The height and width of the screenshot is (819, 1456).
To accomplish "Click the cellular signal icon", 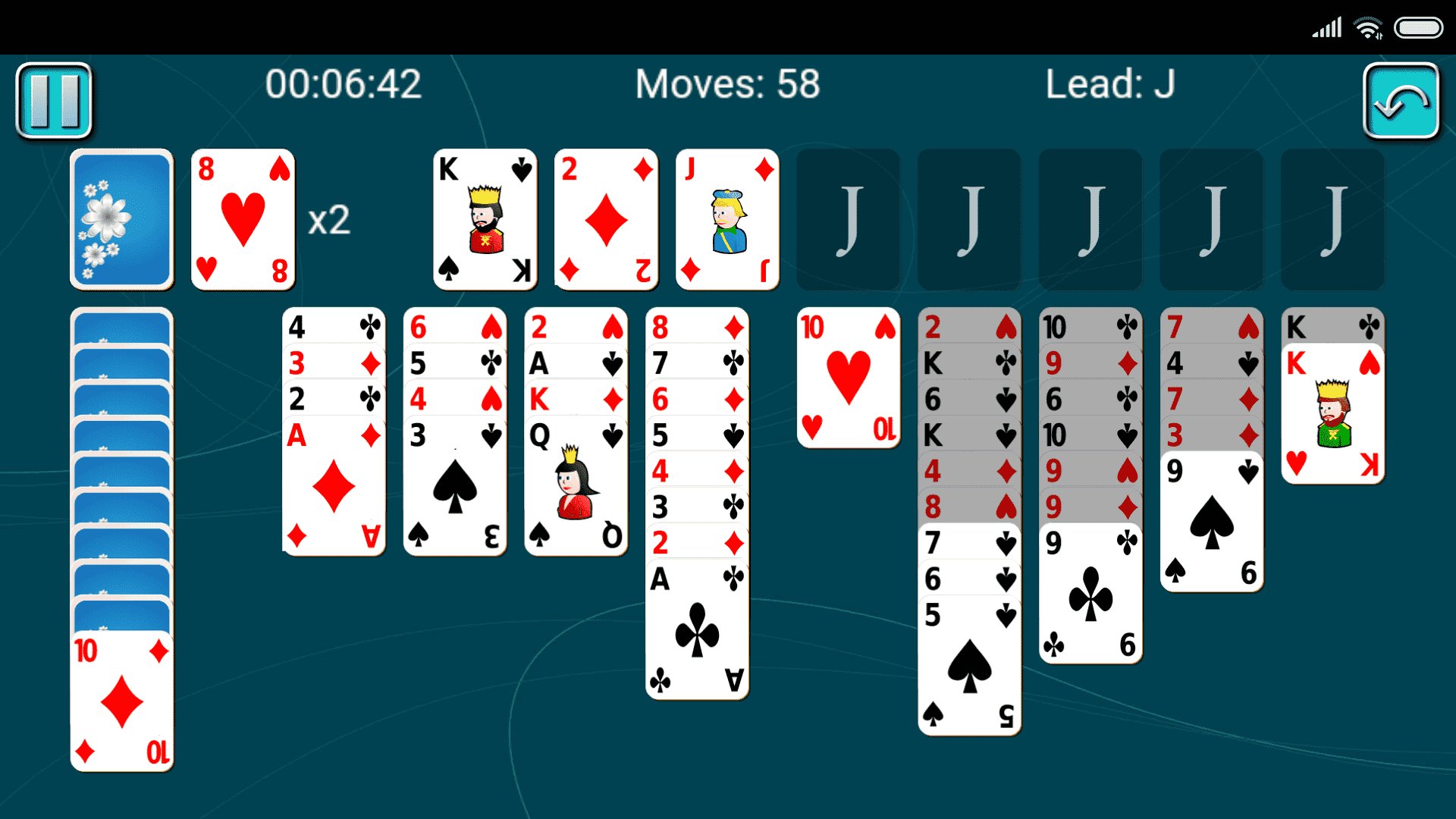I will (x=1326, y=27).
